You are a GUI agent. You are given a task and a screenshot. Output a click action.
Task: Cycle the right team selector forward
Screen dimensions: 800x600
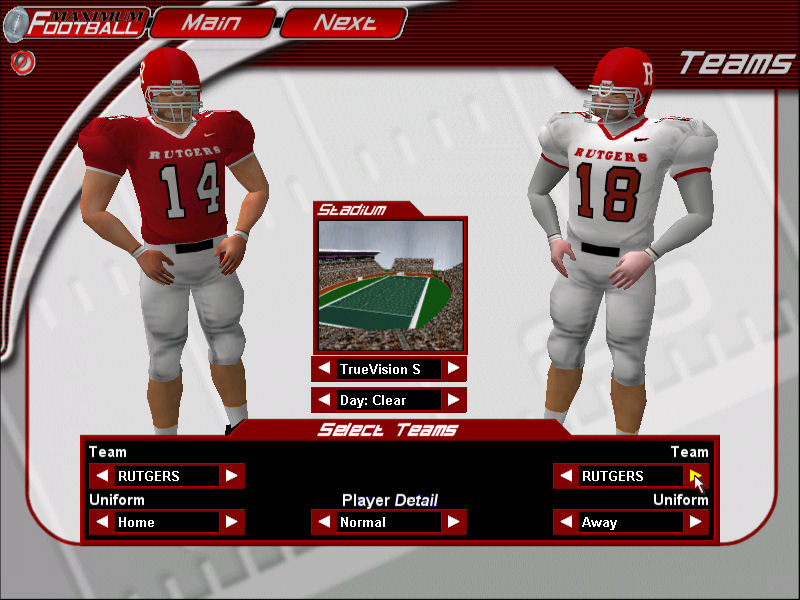click(696, 476)
